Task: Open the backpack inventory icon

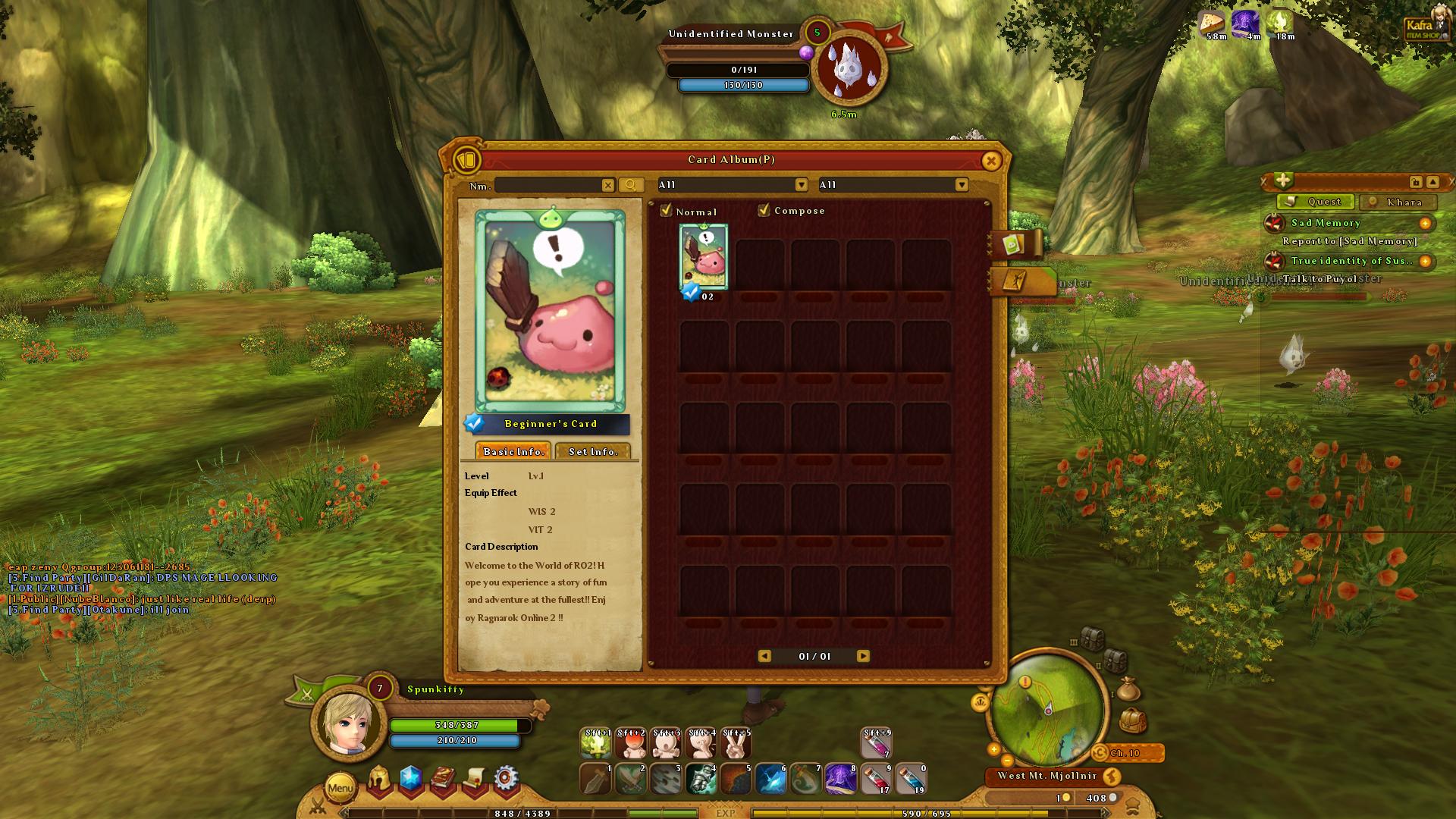Action: point(1132,719)
